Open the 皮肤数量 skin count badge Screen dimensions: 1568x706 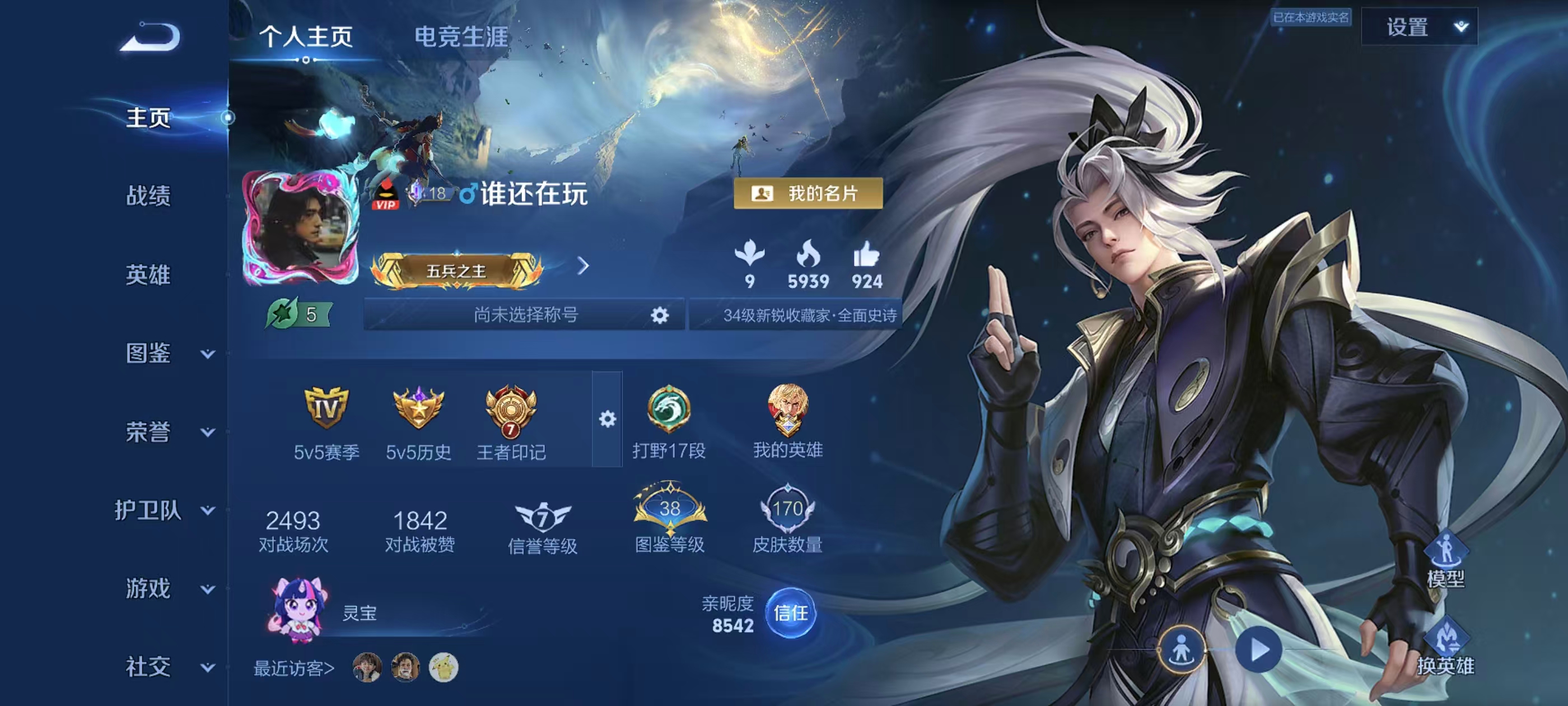[787, 509]
